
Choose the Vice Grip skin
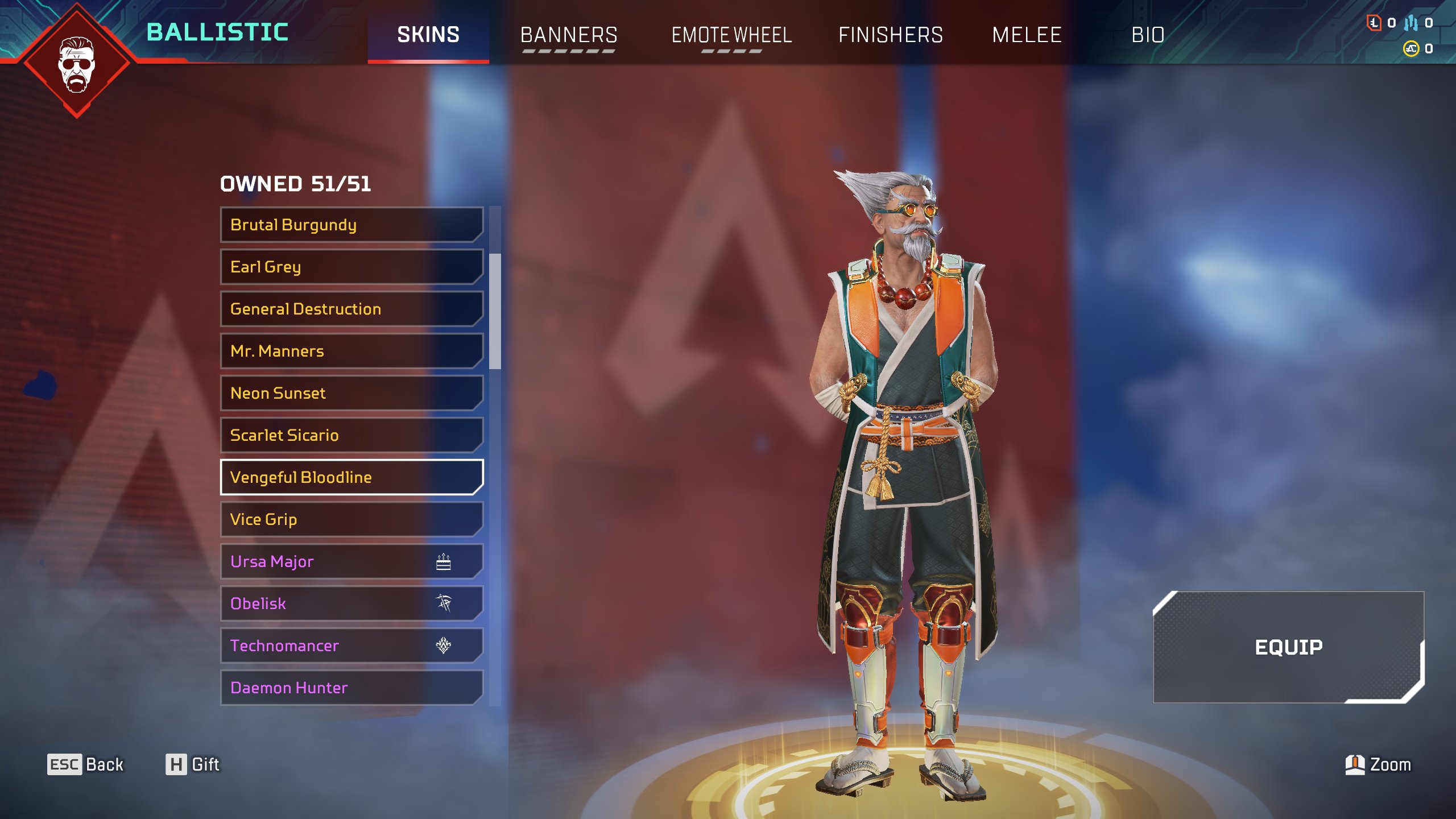coord(351,519)
